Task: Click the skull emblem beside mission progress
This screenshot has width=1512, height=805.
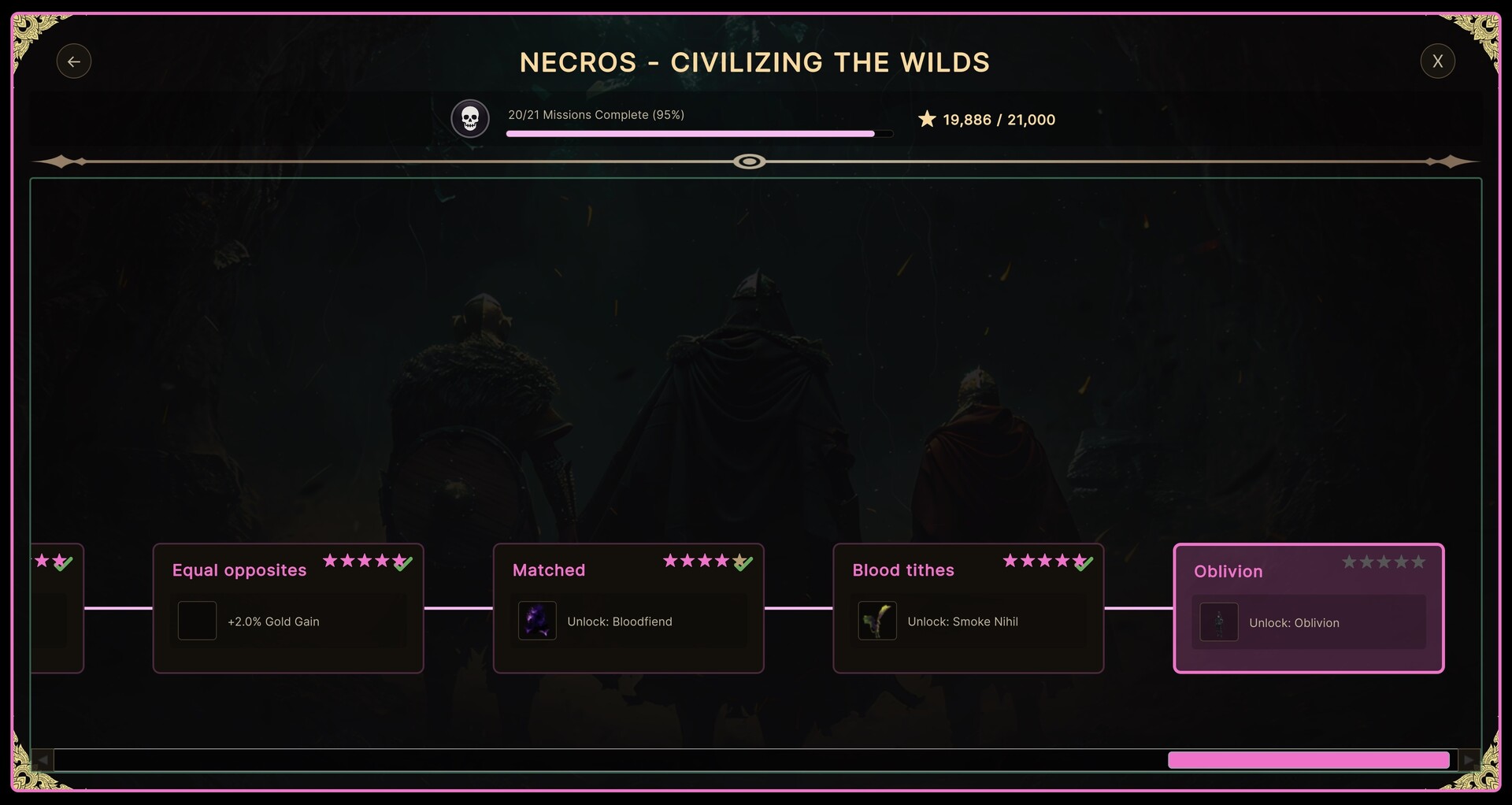Action: (469, 119)
